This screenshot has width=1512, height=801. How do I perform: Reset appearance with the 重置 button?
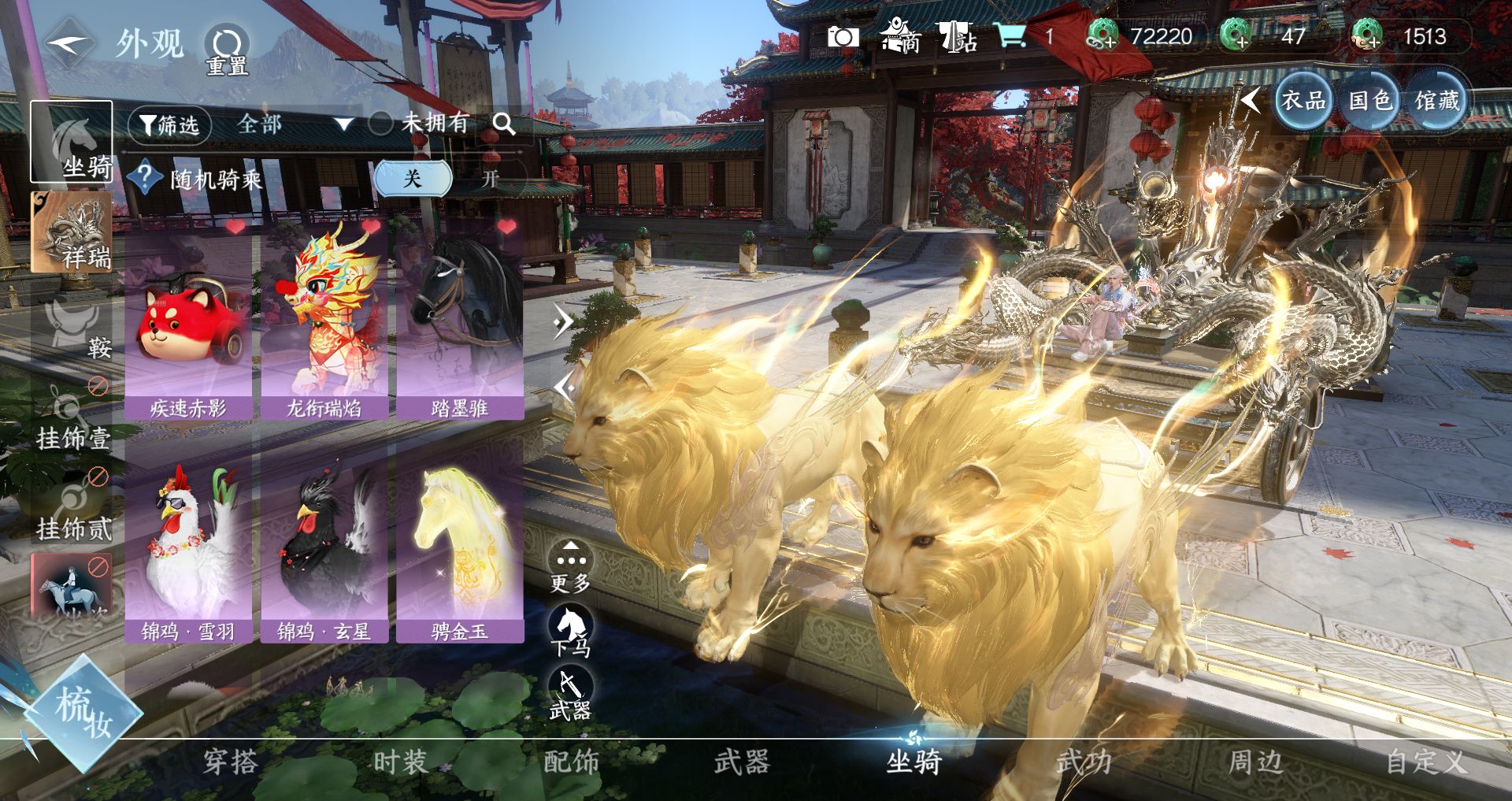[x=227, y=49]
